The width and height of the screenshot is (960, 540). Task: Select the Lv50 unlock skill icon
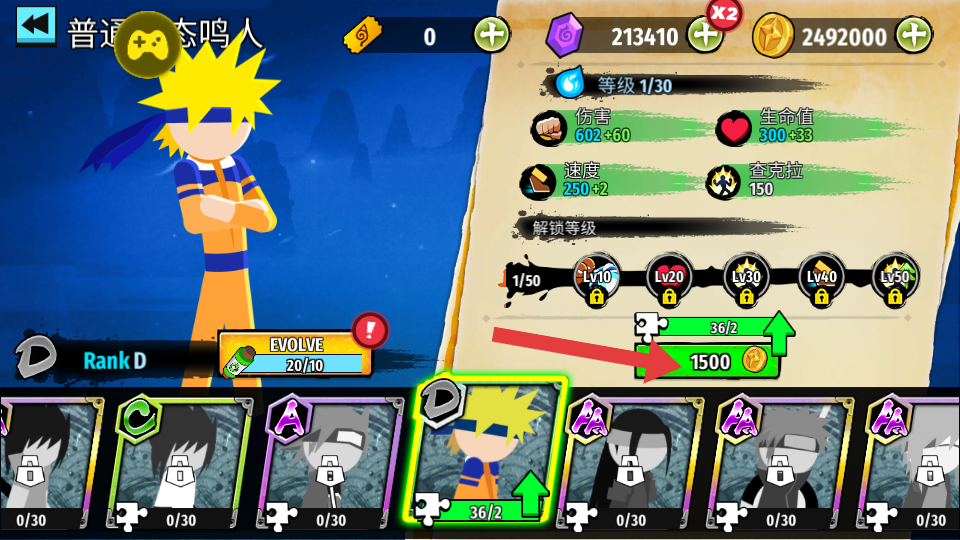click(x=895, y=279)
